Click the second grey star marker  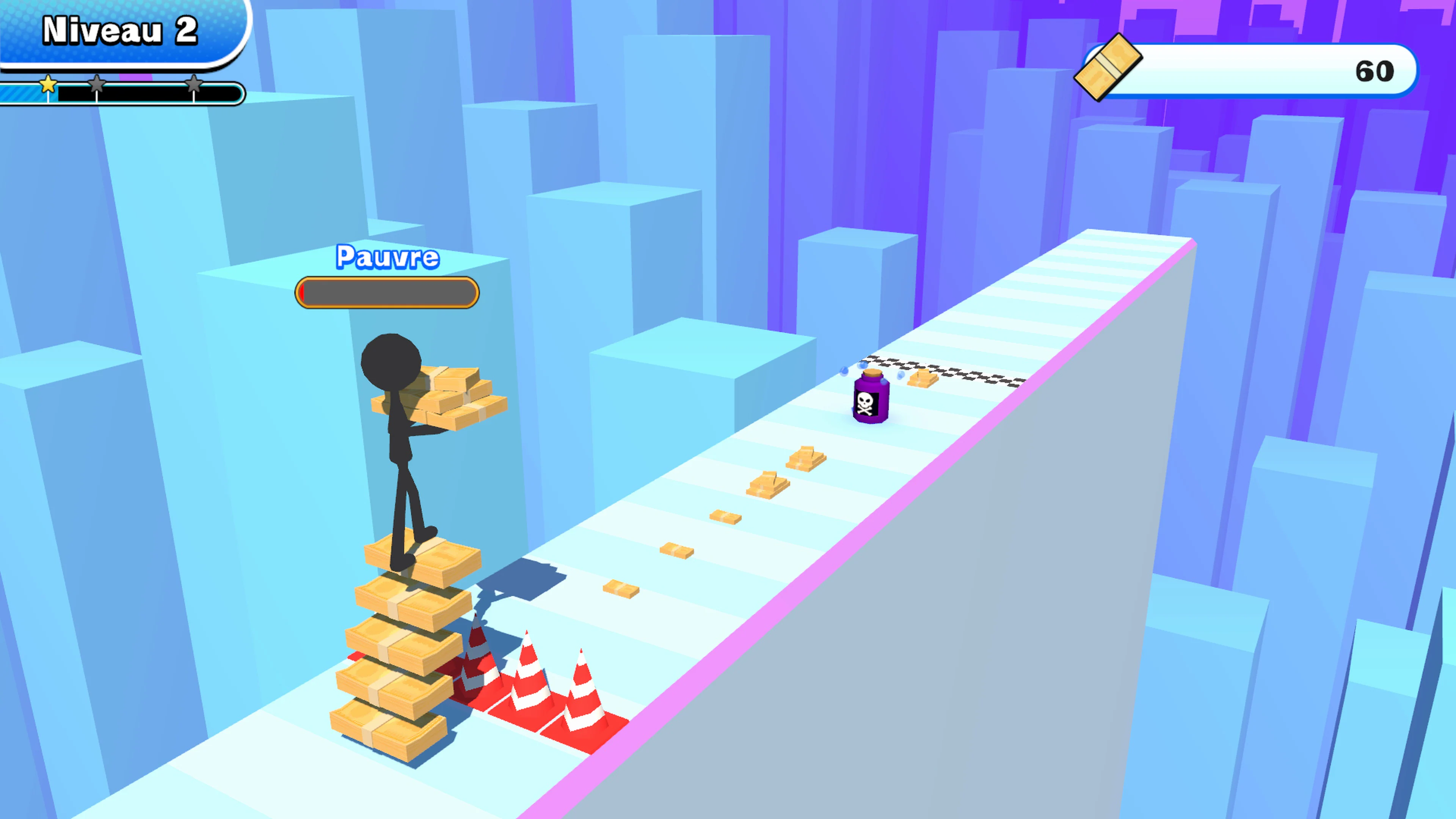coord(97,84)
